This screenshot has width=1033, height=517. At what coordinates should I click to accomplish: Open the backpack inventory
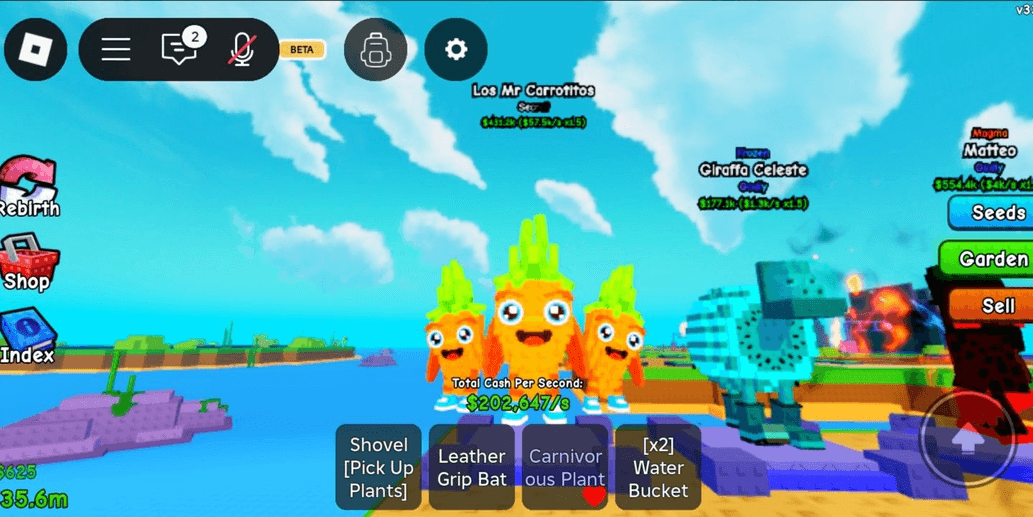pos(375,49)
